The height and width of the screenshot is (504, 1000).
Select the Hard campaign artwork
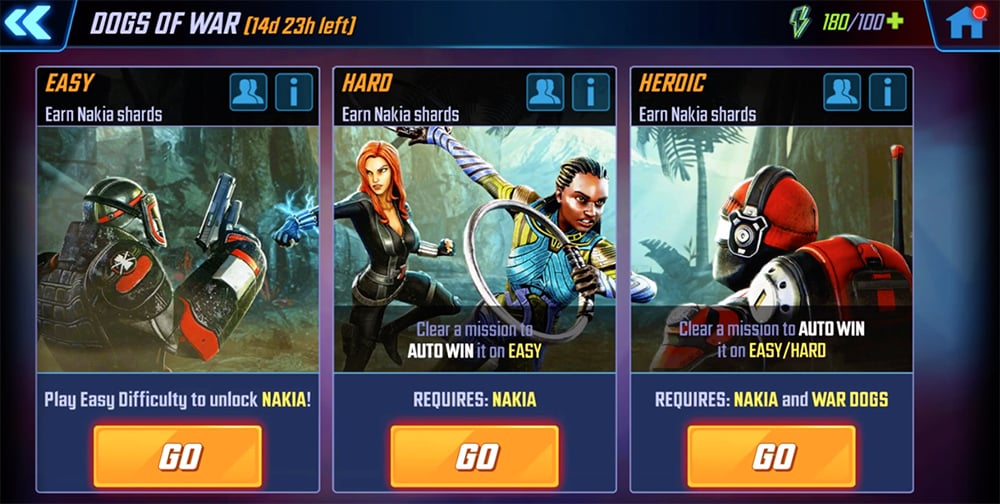click(475, 230)
